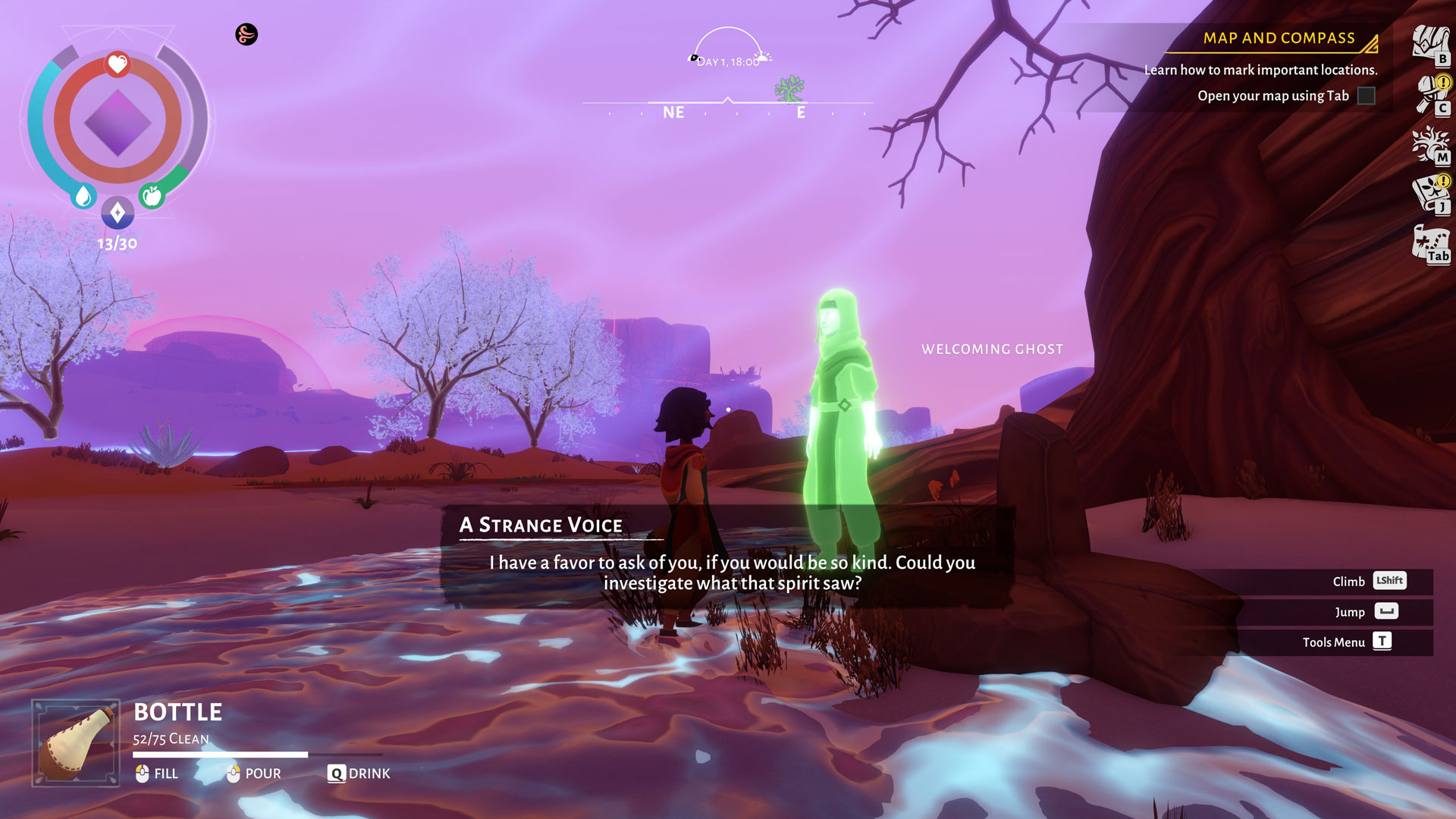Click the purple diamond essence icon
This screenshot has width=1456, height=819.
coord(118,213)
